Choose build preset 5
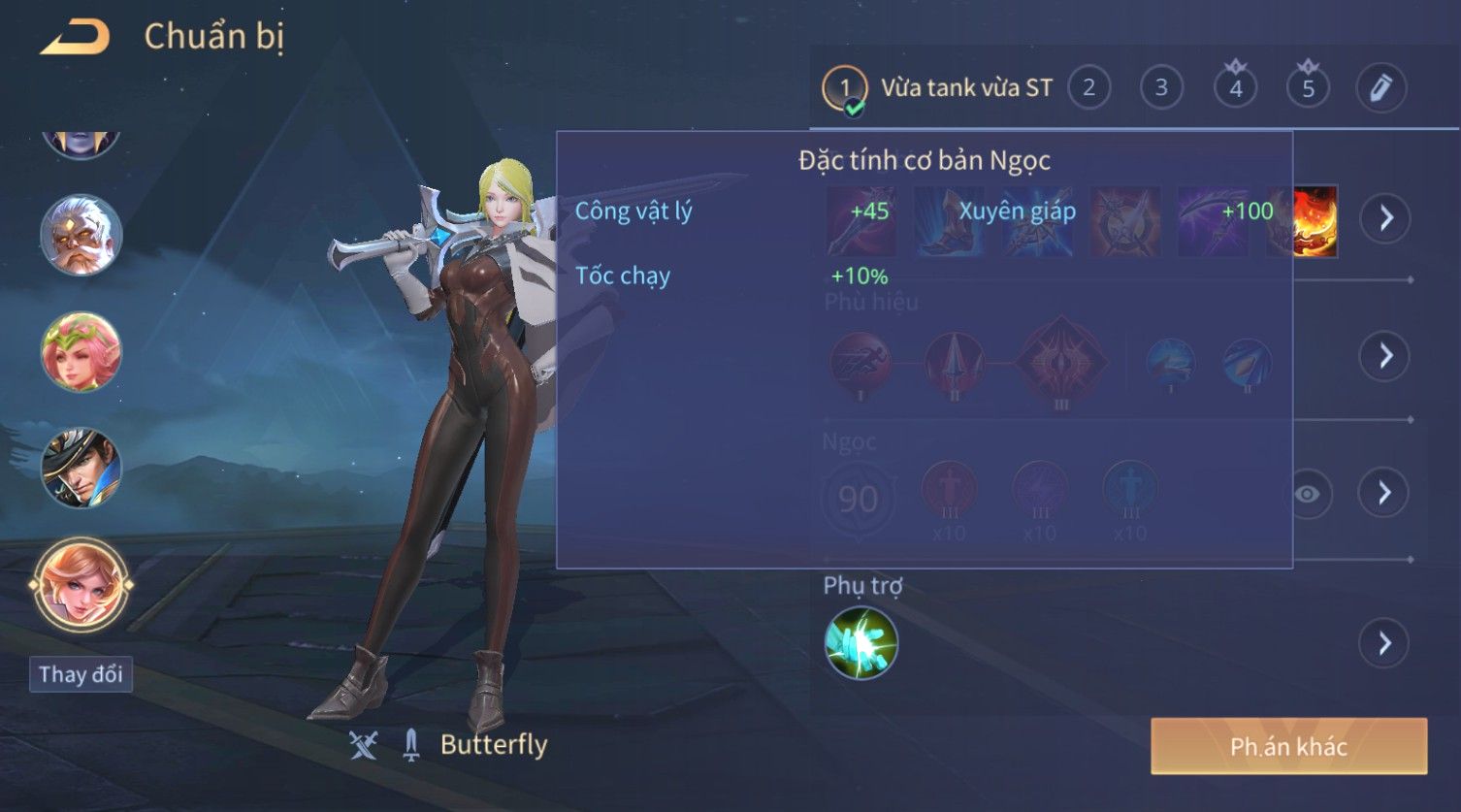The height and width of the screenshot is (812, 1461). pos(1308,88)
